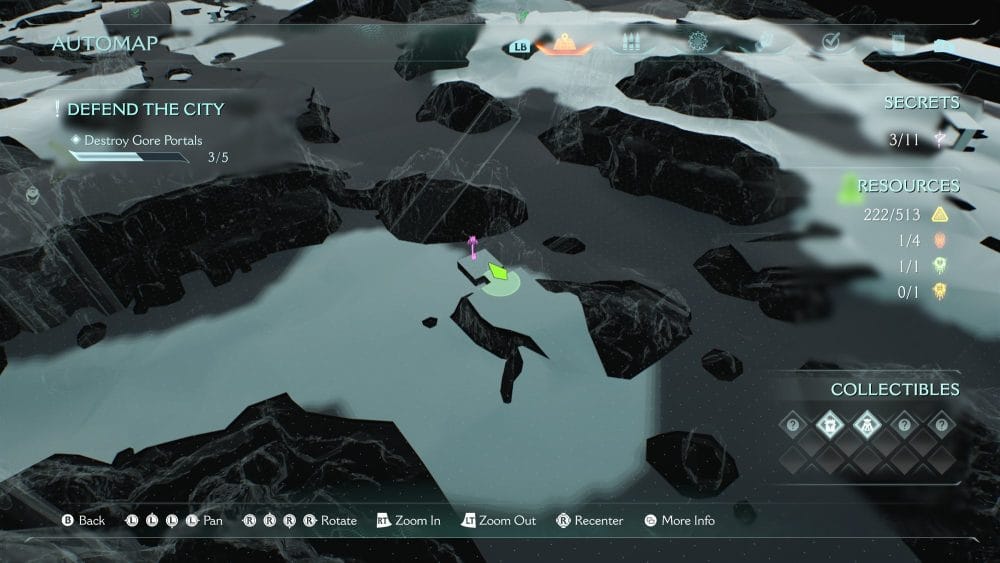
Task: Show More Info for the map
Action: point(688,521)
